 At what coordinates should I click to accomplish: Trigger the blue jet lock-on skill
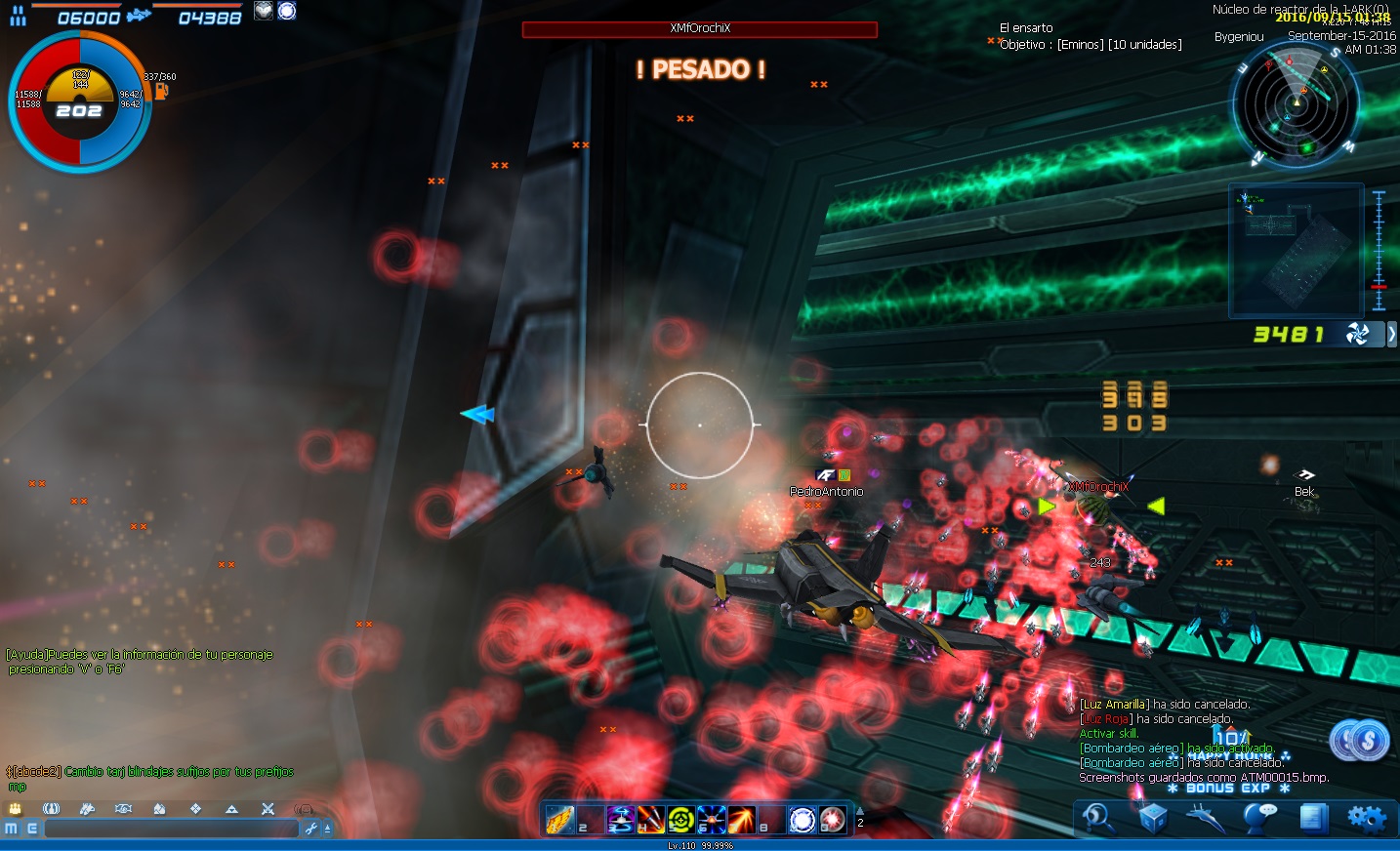tap(712, 820)
